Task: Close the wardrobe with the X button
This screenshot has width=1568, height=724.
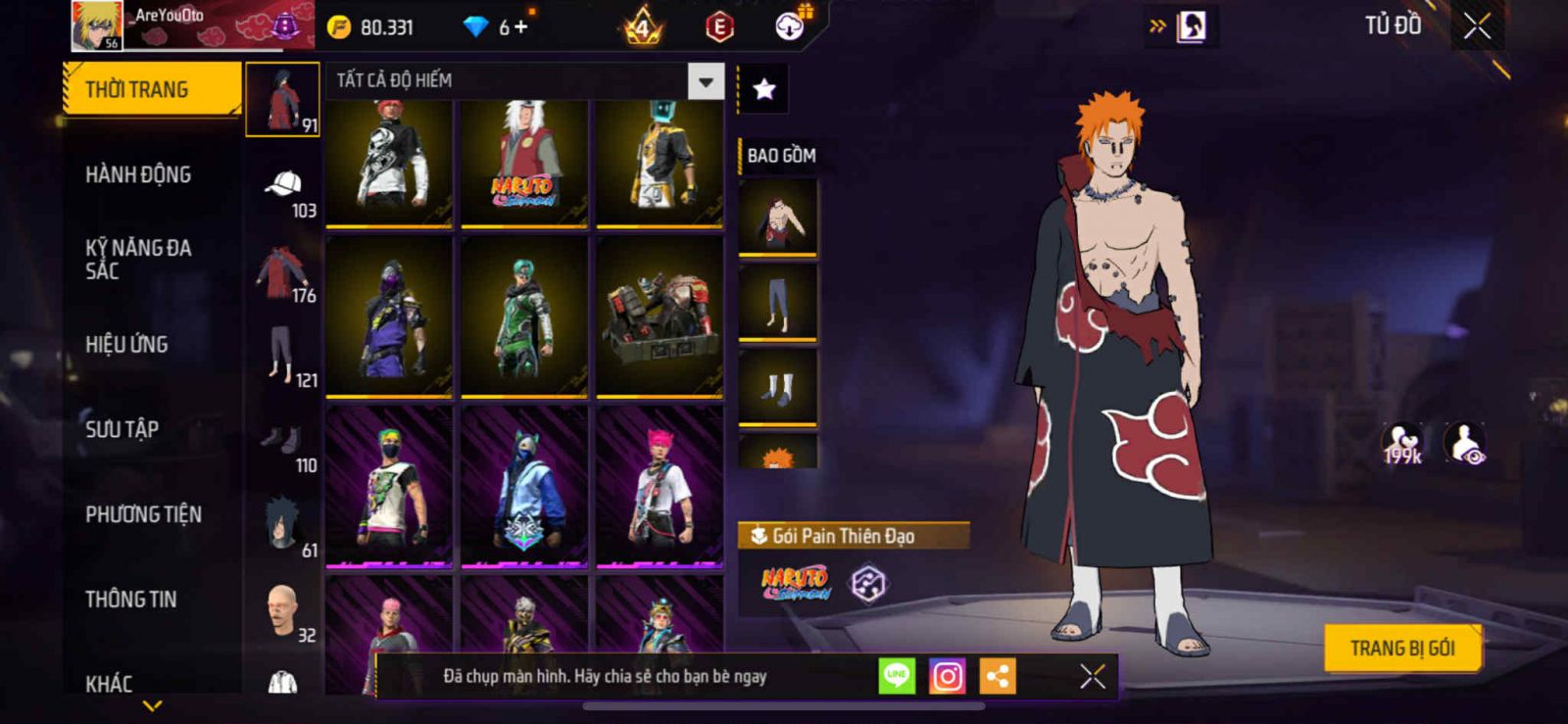Action: pyautogui.click(x=1477, y=26)
